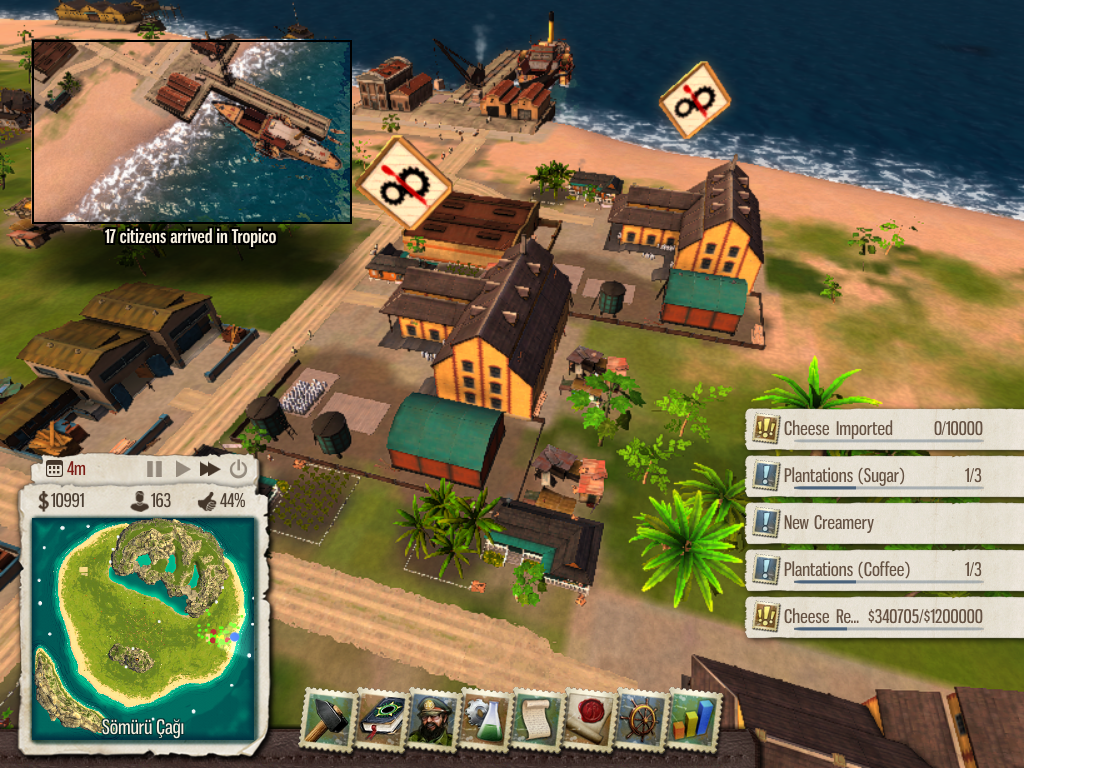Open the bar chart overlays icon
Viewport: 1094px width, 768px height.
tap(694, 719)
